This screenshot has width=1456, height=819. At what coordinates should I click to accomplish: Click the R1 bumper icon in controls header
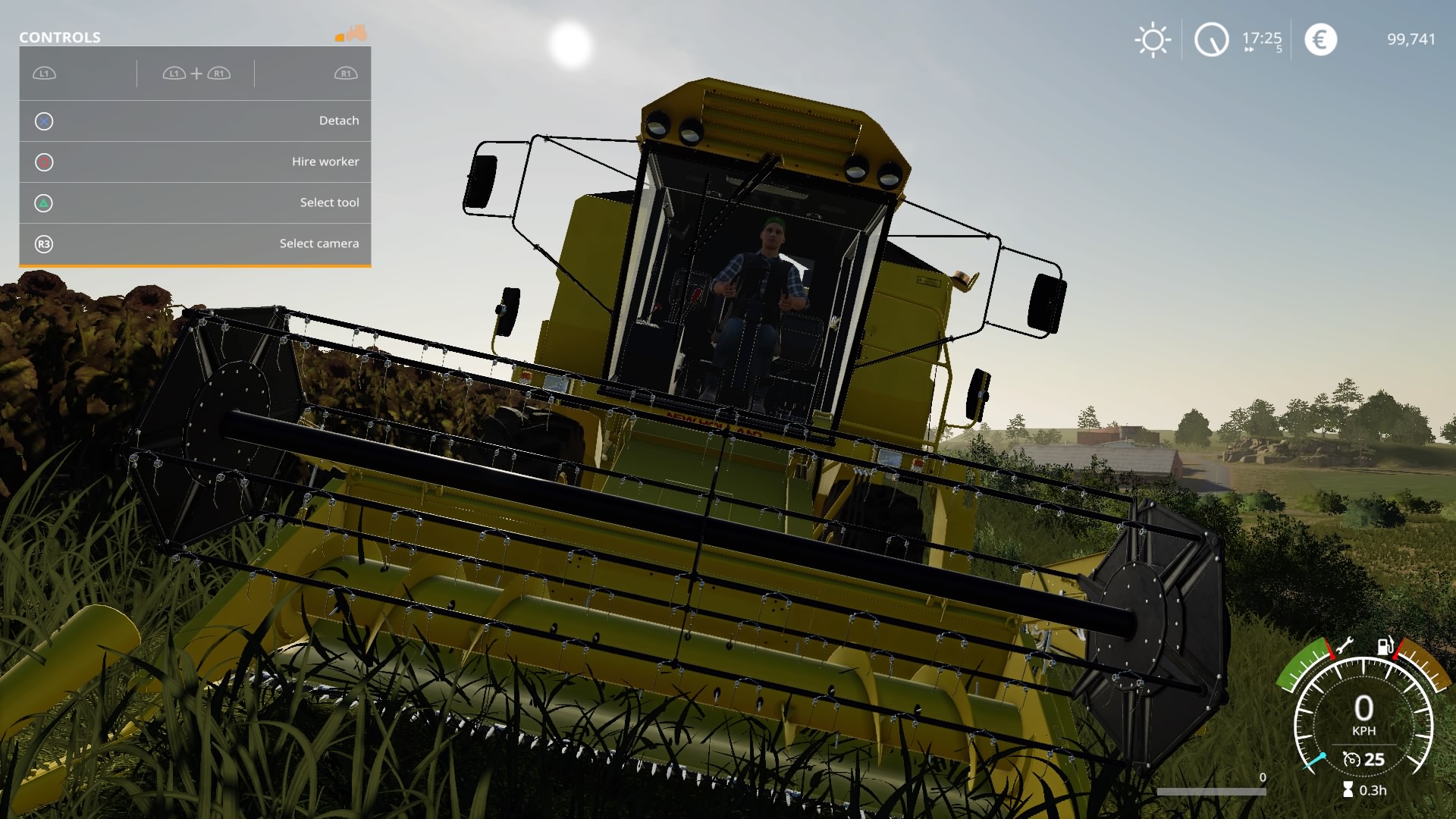pyautogui.click(x=345, y=74)
